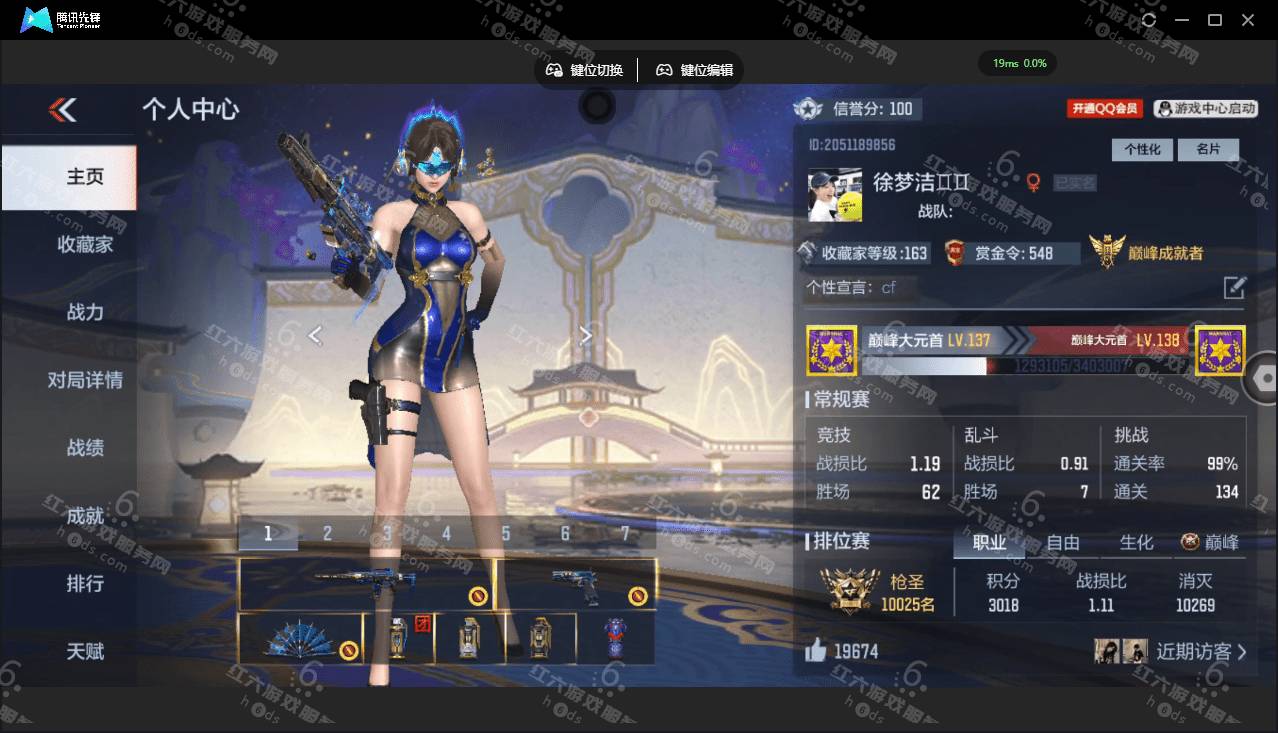The image size is (1278, 733).
Task: Open the 名片 name card button
Action: pyautogui.click(x=1208, y=149)
